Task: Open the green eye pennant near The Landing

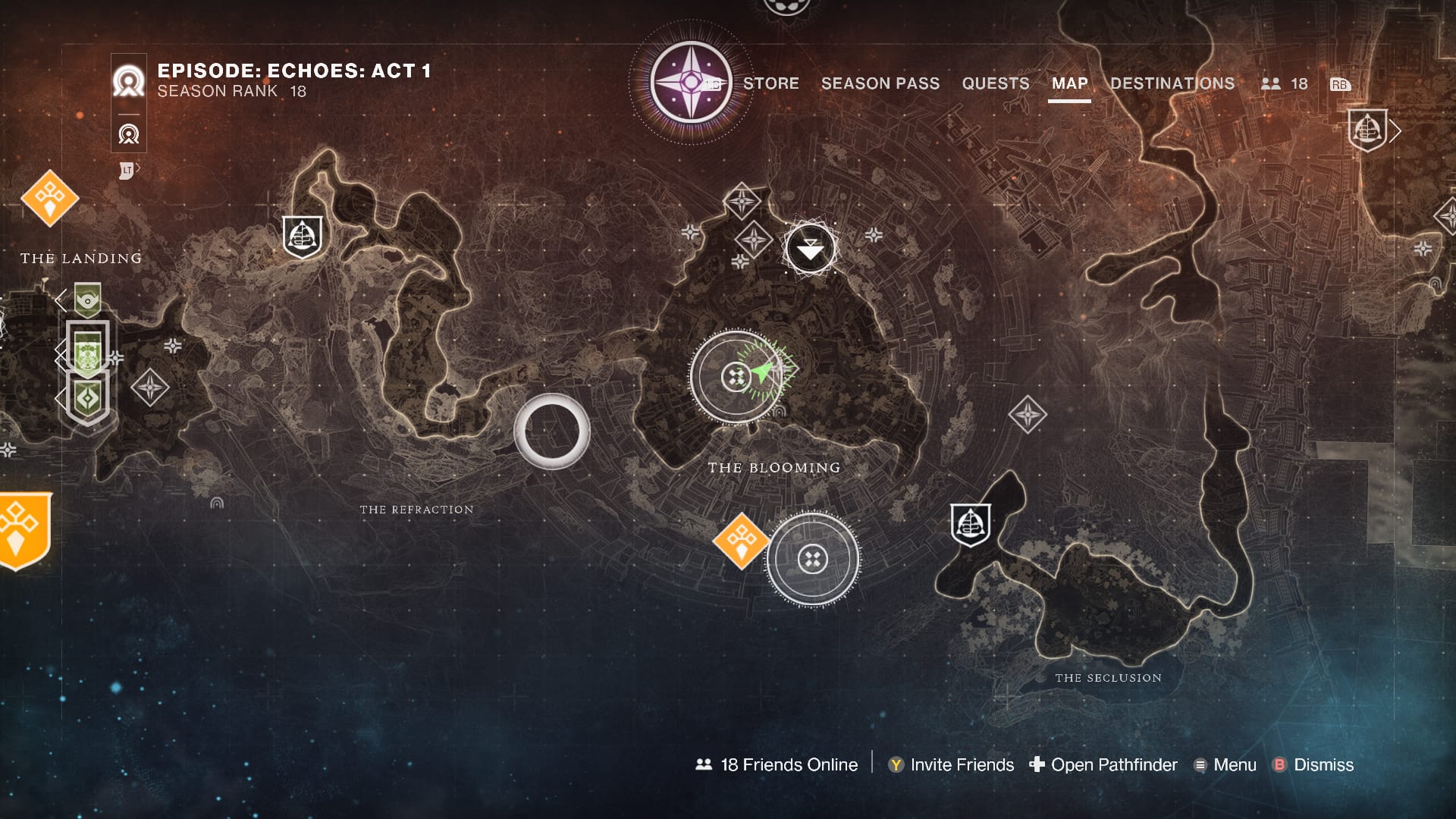Action: click(88, 300)
